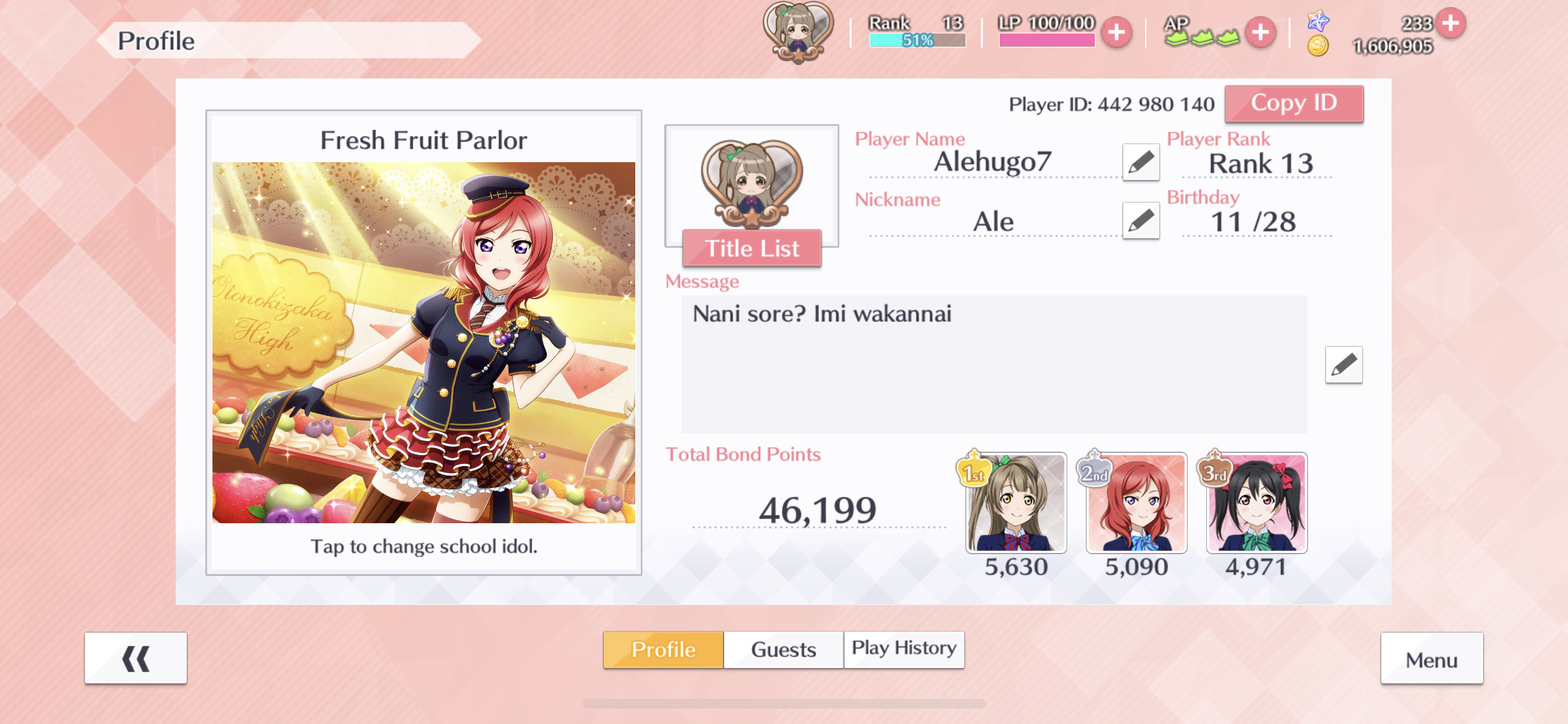The width and height of the screenshot is (1568, 724).
Task: Tap the heart-shaped player emblem in header
Action: (798, 31)
